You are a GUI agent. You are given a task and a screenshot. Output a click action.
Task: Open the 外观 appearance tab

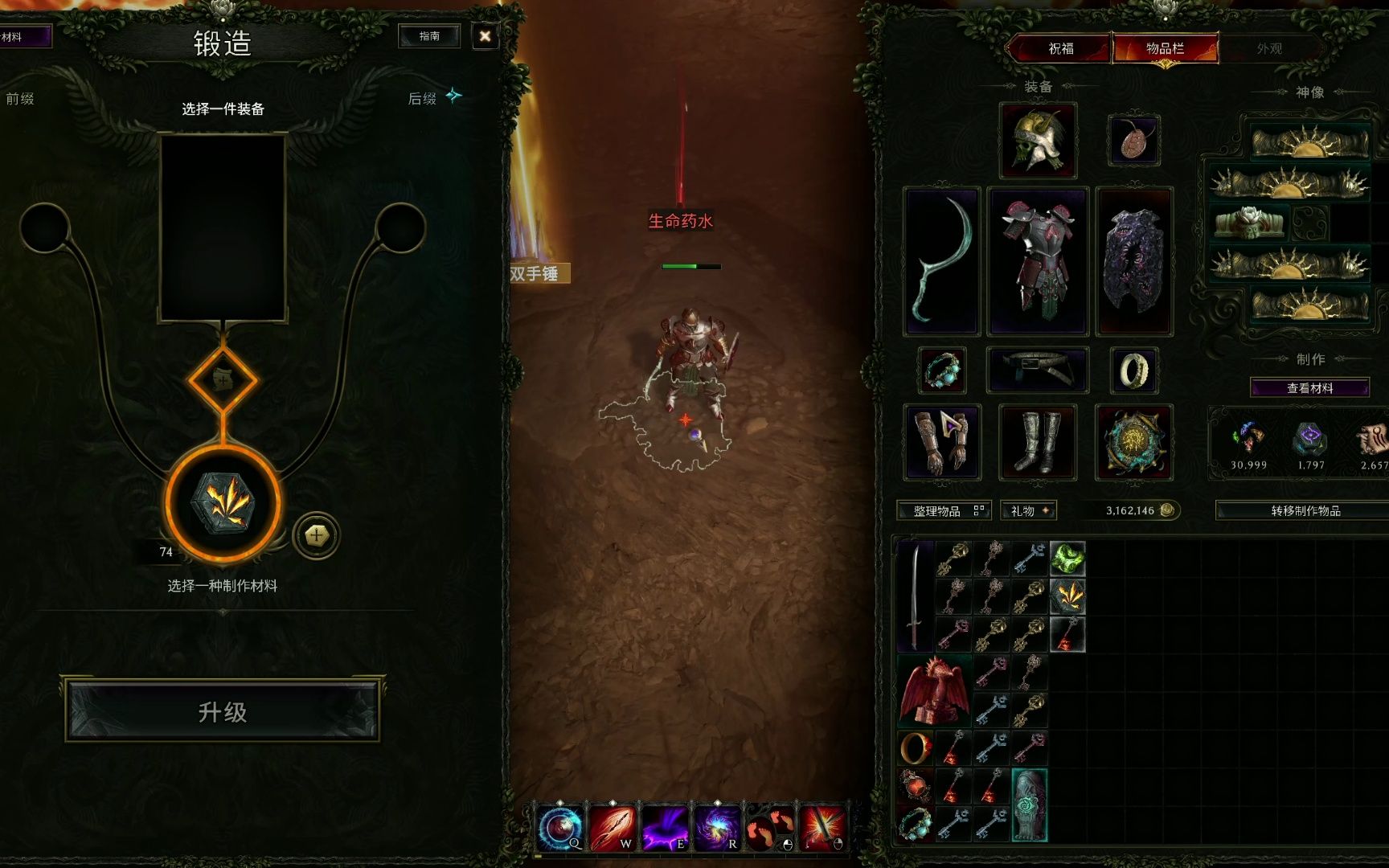[1269, 48]
